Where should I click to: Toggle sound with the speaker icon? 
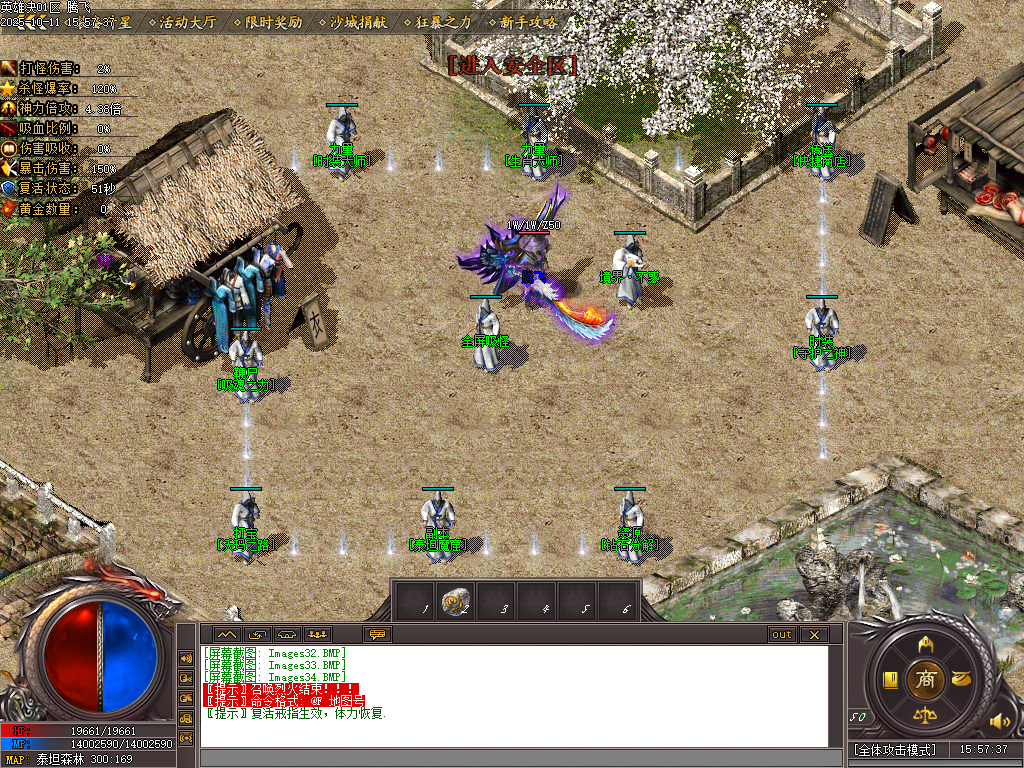[x=998, y=720]
